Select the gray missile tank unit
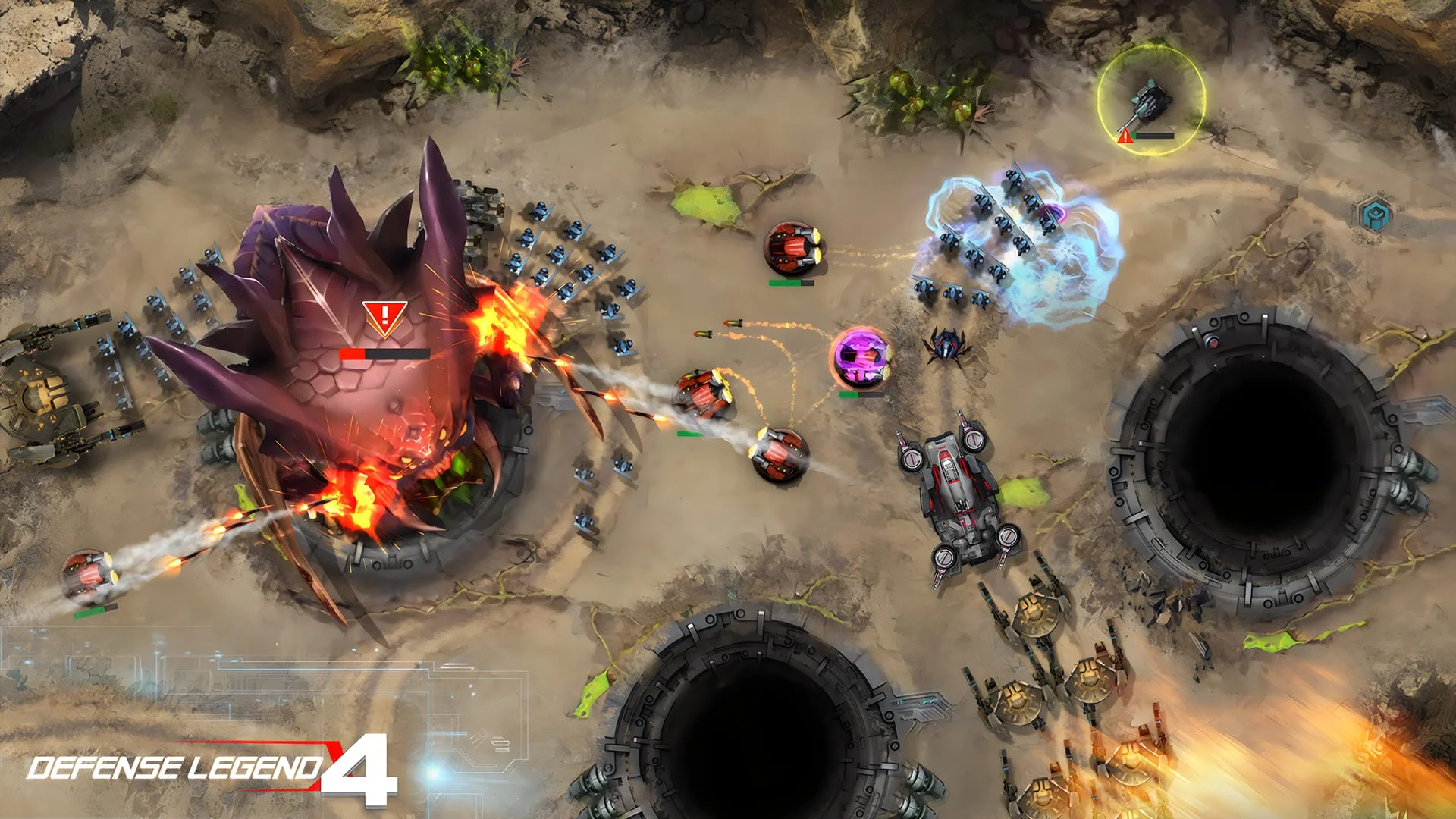 (954, 493)
